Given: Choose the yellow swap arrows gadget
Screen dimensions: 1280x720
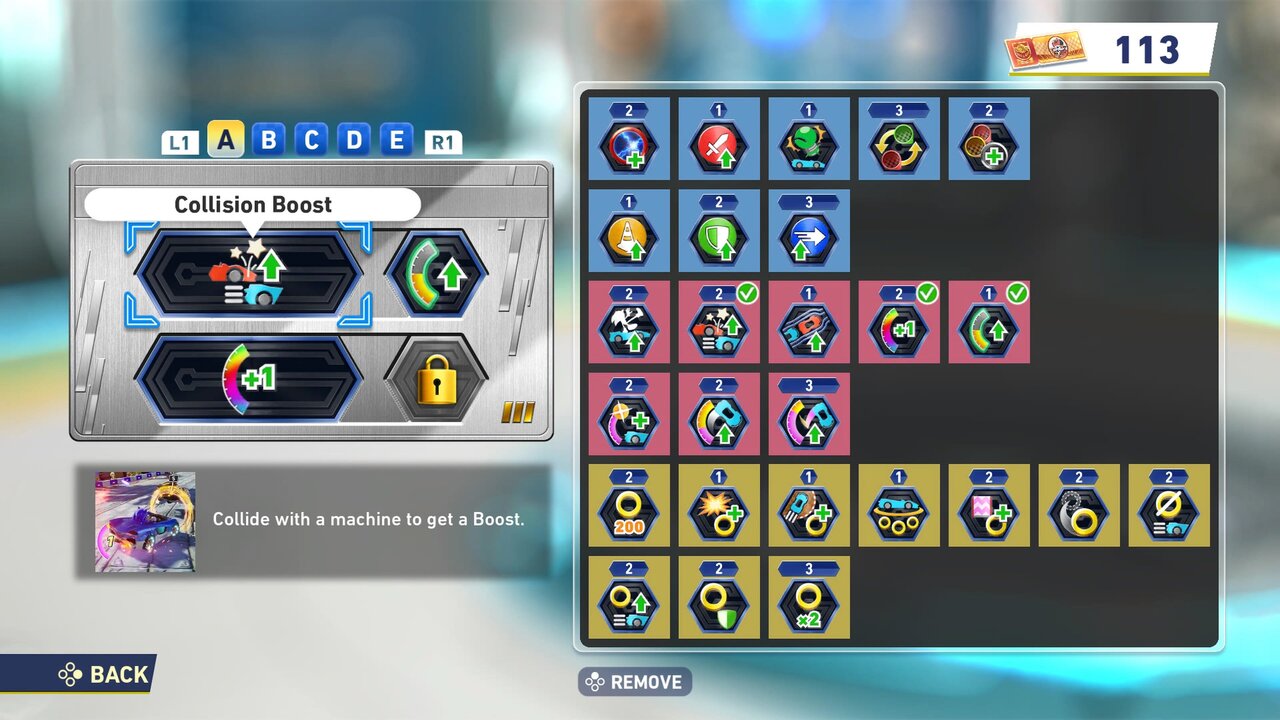Looking at the screenshot, I should pyautogui.click(x=899, y=139).
